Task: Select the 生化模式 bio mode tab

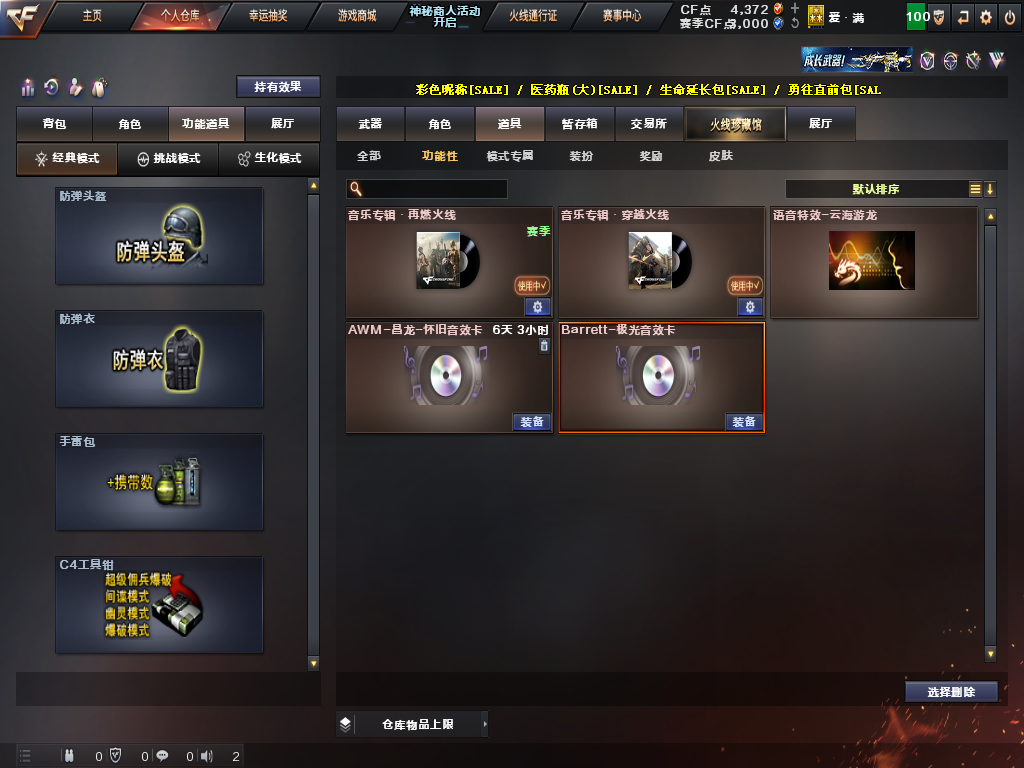Action: [x=268, y=159]
